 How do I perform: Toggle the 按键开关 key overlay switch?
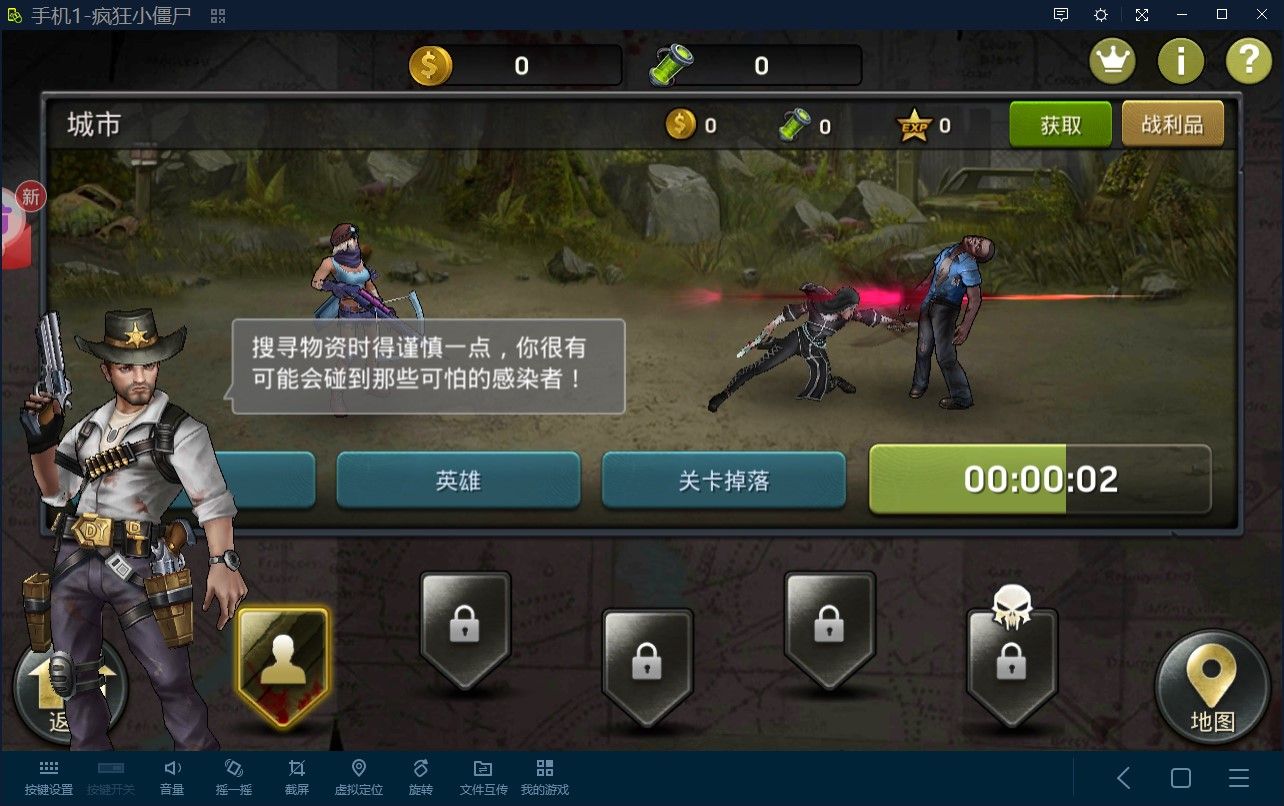point(110,775)
